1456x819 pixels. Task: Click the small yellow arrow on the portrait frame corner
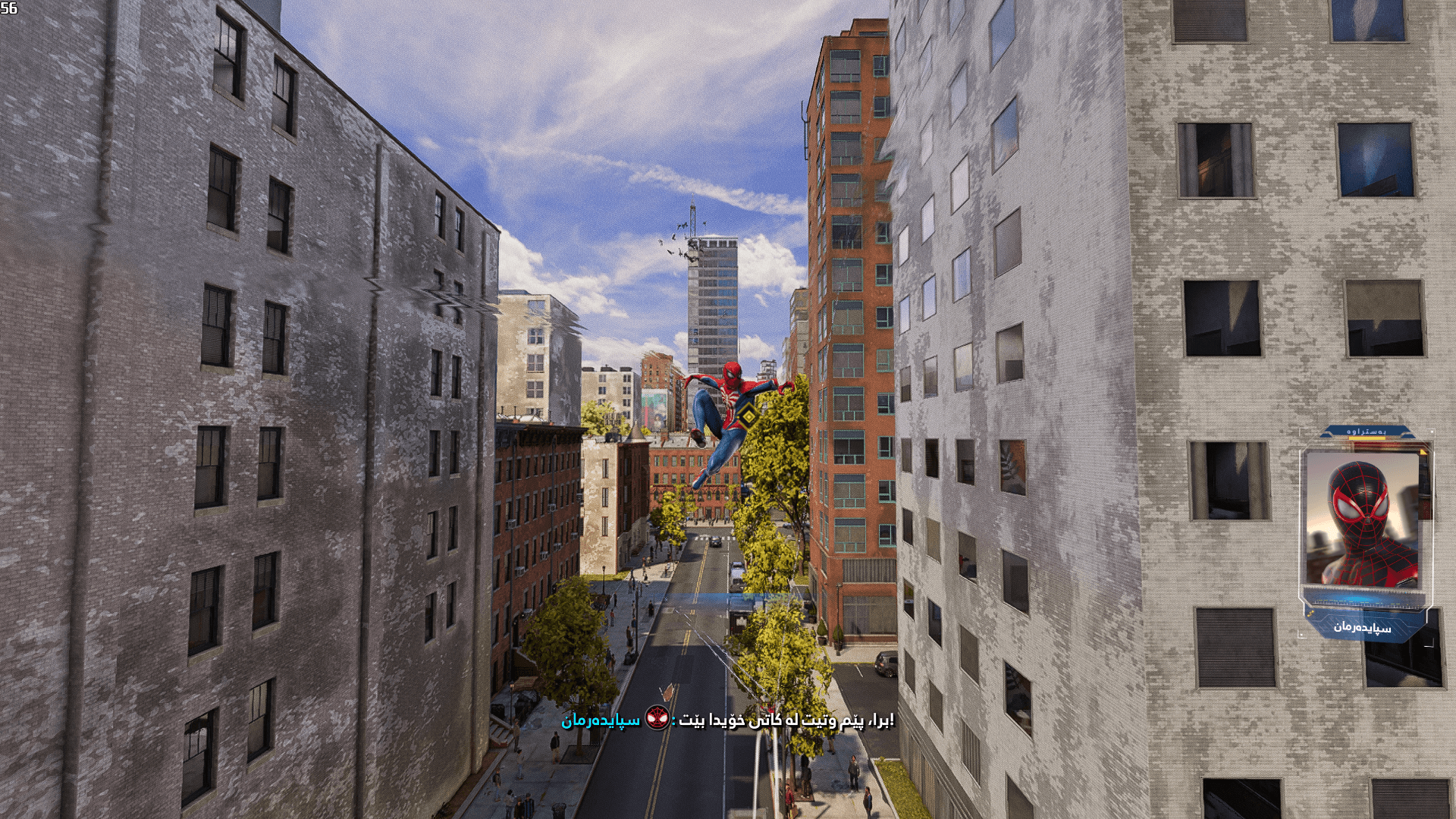click(1422, 452)
